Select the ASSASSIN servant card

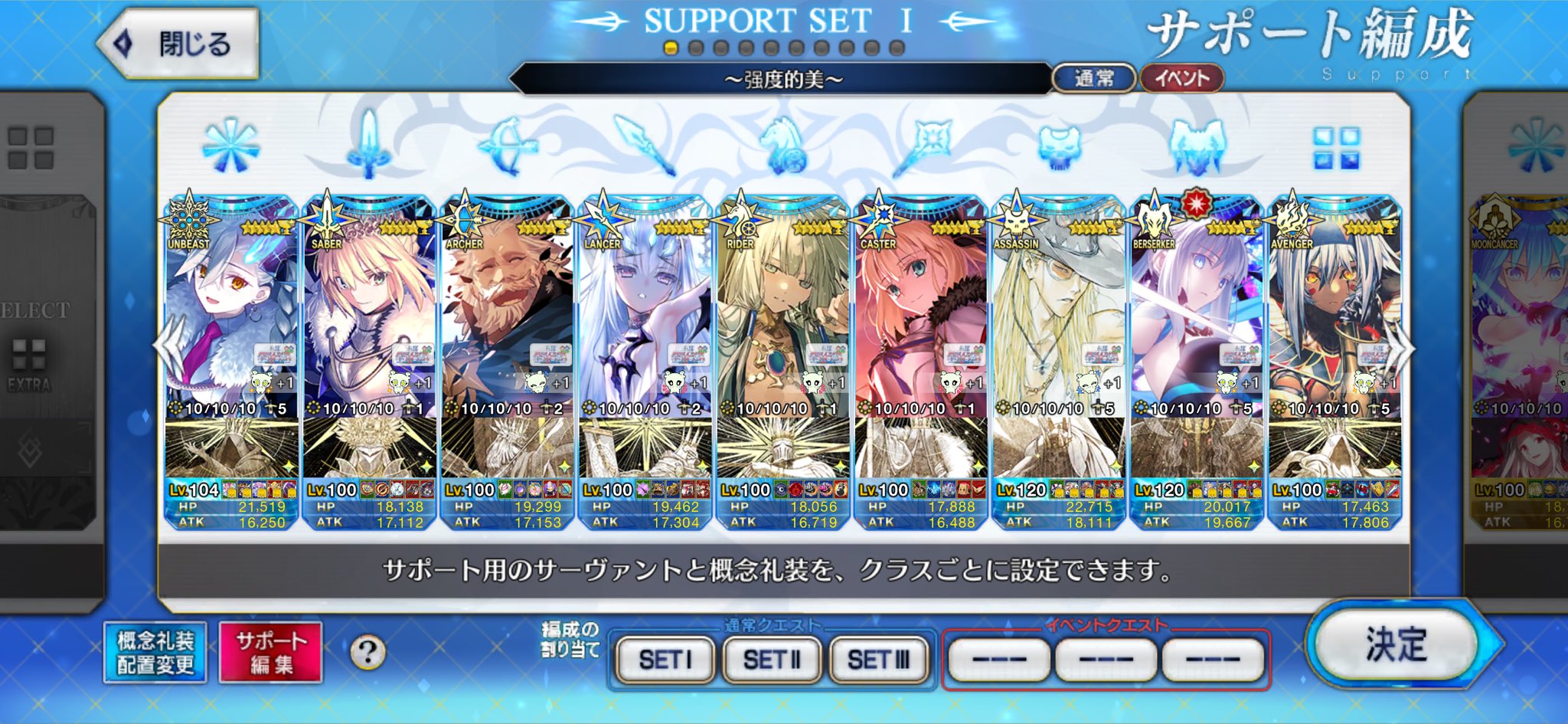click(x=1058, y=322)
